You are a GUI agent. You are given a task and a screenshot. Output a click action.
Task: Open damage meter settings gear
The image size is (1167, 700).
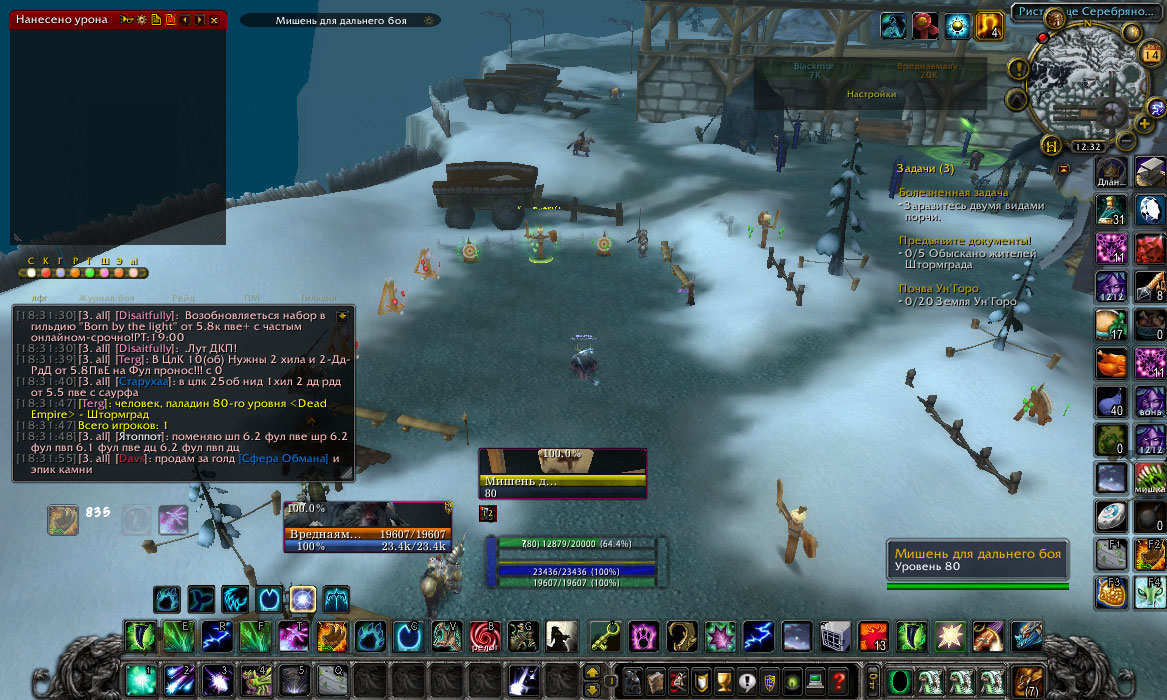click(140, 20)
